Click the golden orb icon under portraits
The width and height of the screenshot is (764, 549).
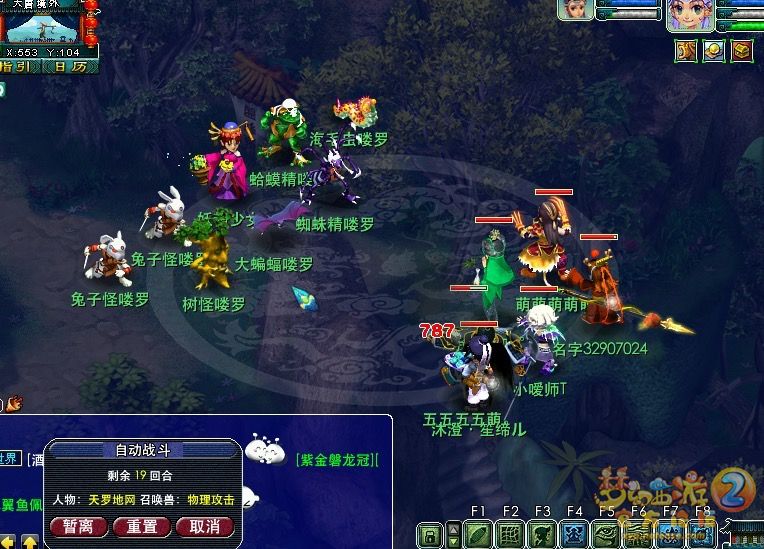click(x=714, y=49)
